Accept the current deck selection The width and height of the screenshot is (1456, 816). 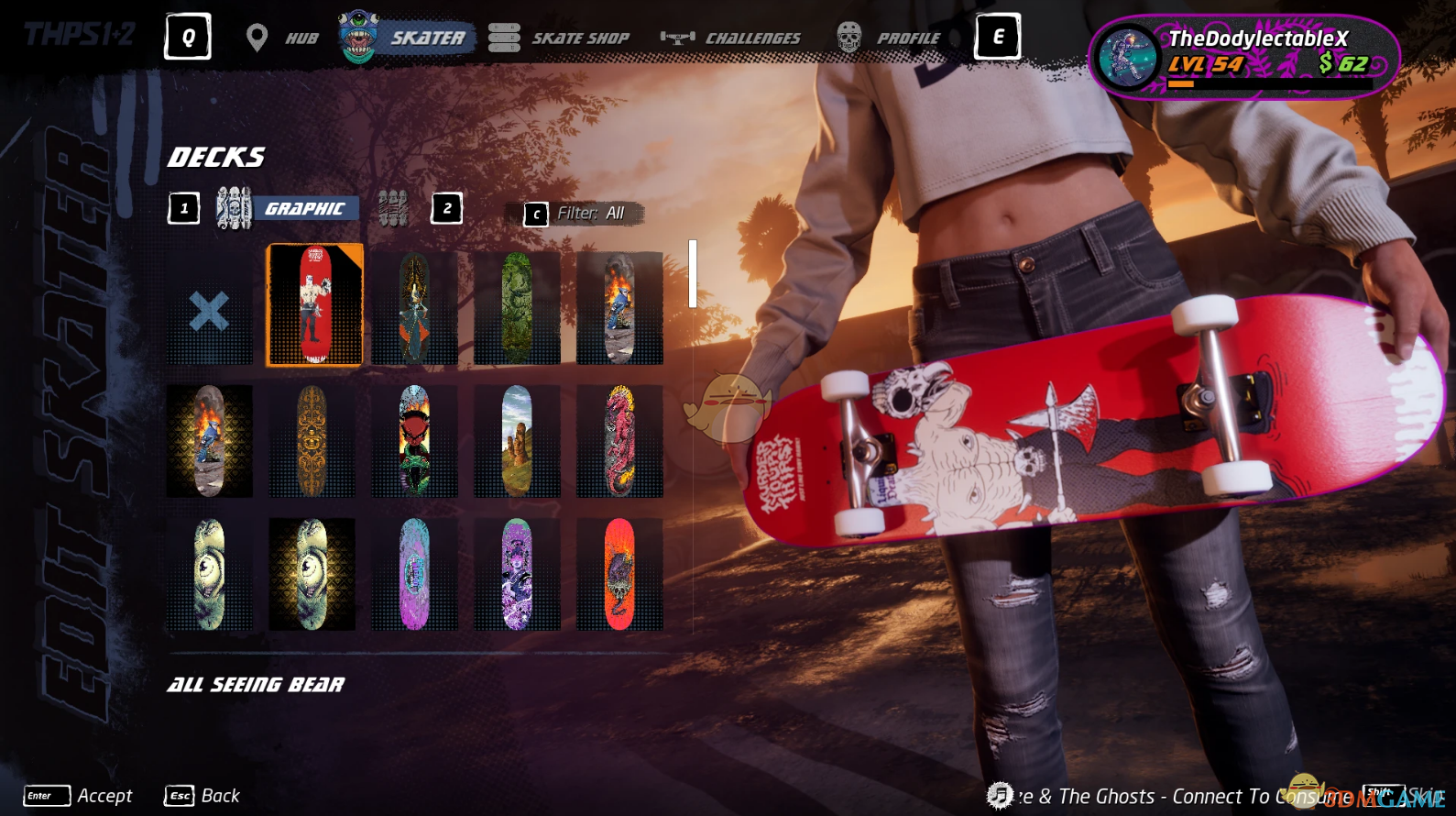[80, 796]
